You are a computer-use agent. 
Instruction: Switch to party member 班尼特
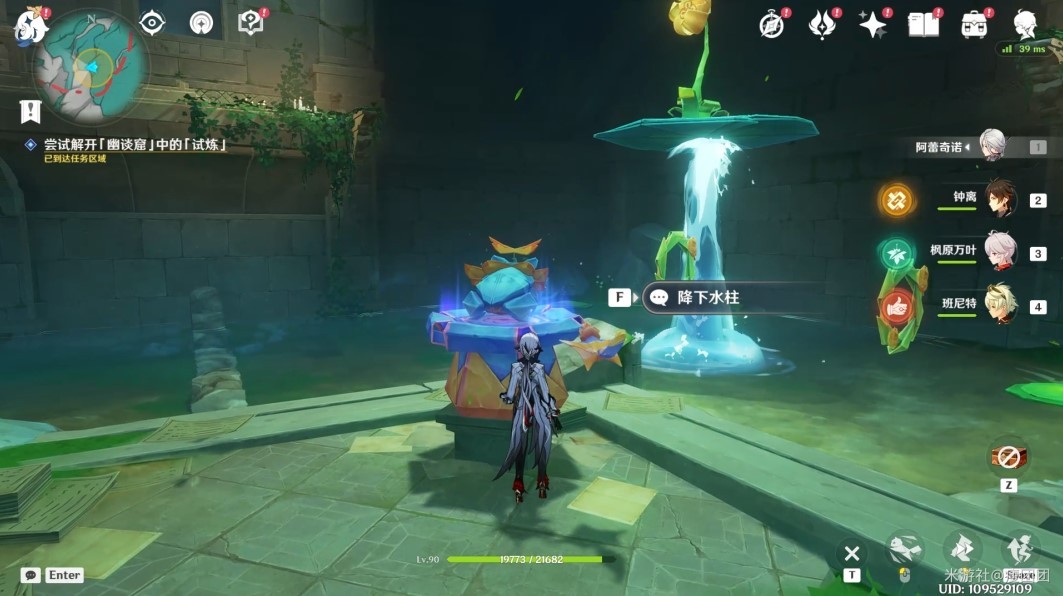coord(1000,304)
